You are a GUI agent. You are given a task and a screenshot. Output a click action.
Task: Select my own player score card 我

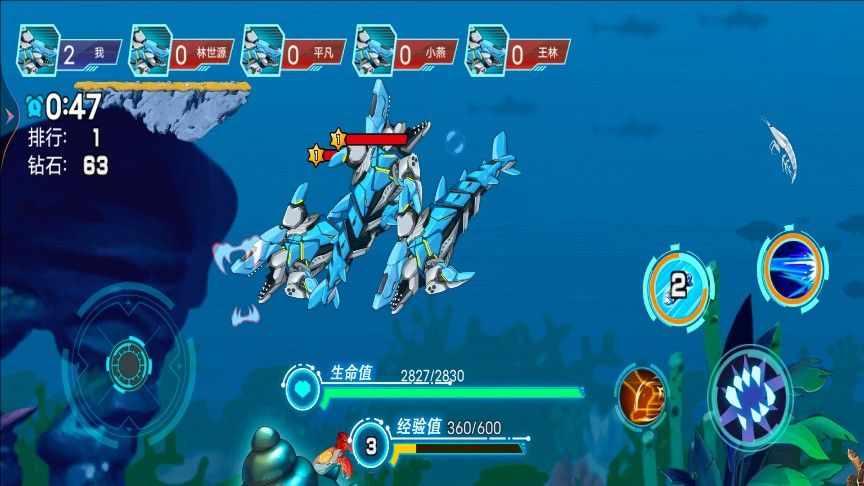[68, 52]
